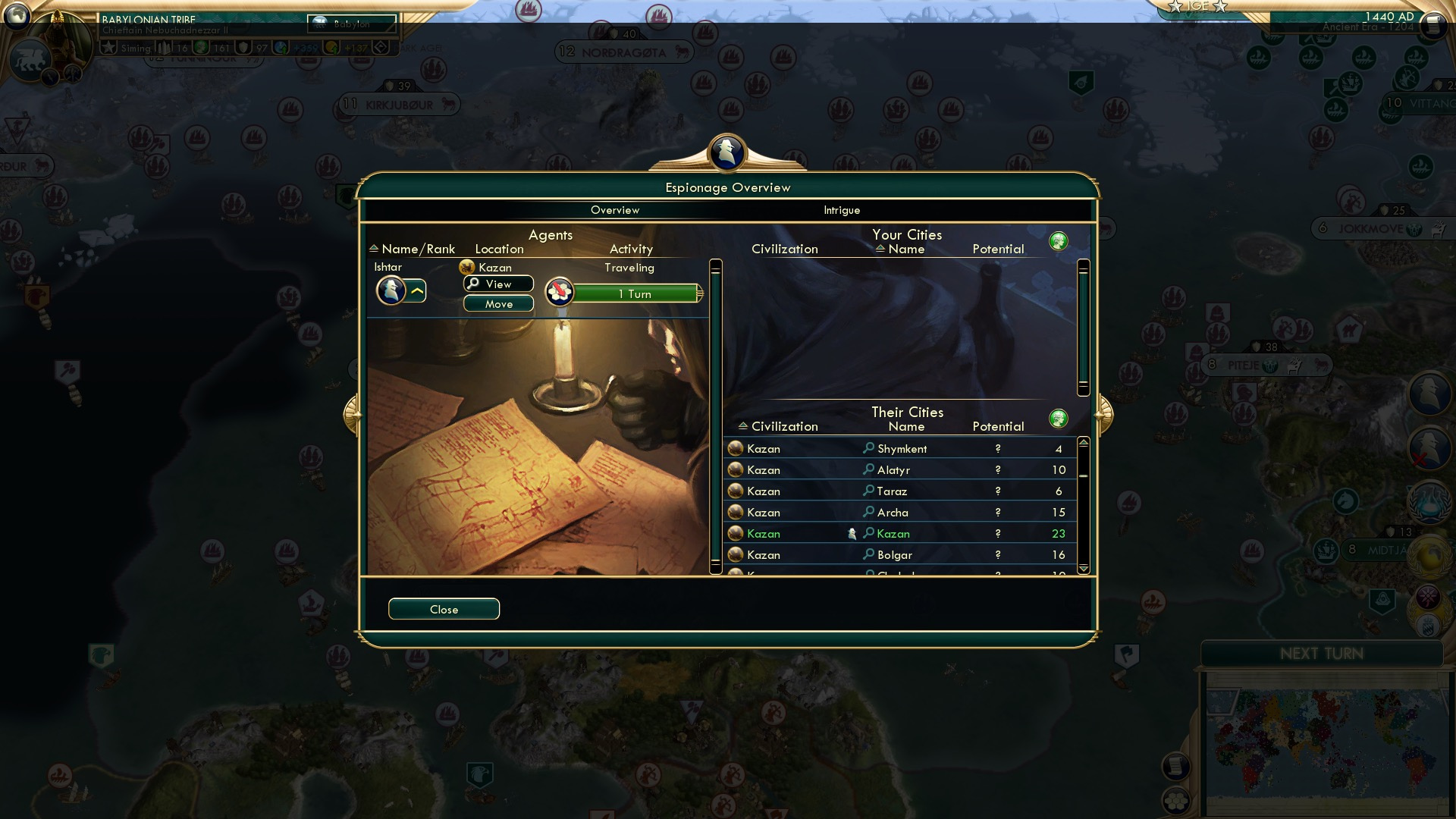This screenshot has height=819, width=1456.
Task: Select the Ishtar spy portrait icon
Action: (390, 290)
